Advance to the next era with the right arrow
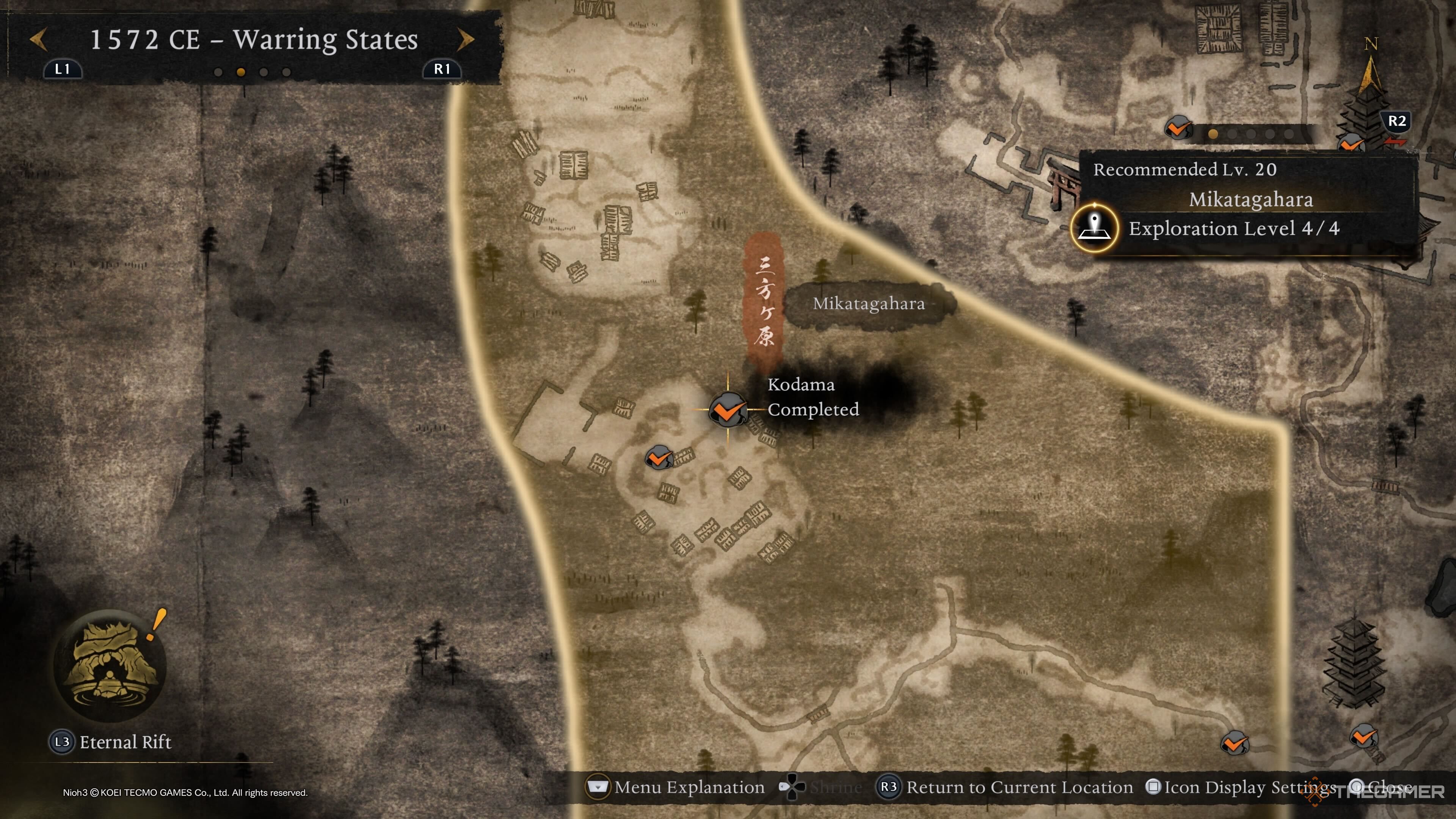This screenshot has height=819, width=1456. coord(465,39)
